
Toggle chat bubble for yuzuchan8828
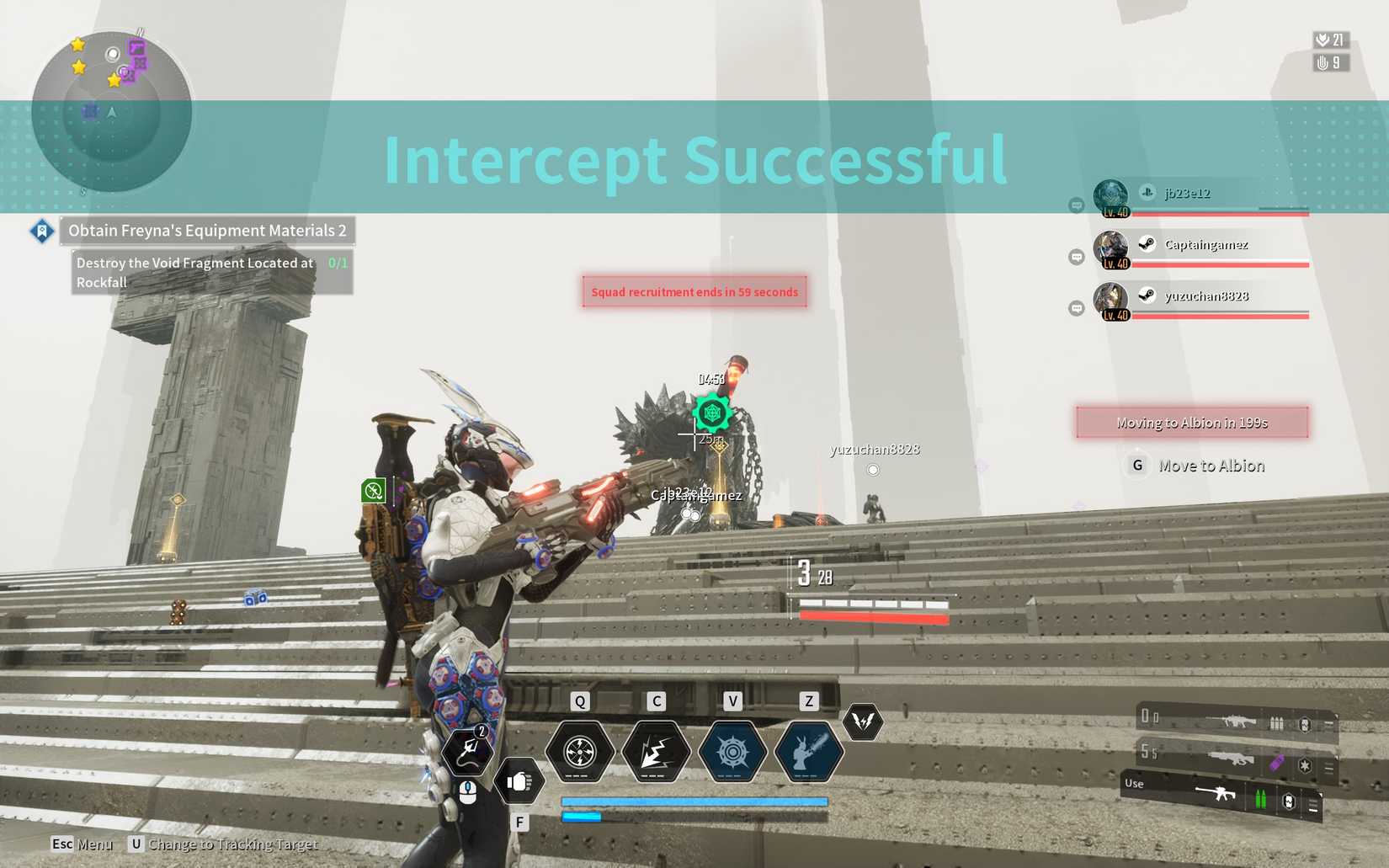pos(1076,309)
